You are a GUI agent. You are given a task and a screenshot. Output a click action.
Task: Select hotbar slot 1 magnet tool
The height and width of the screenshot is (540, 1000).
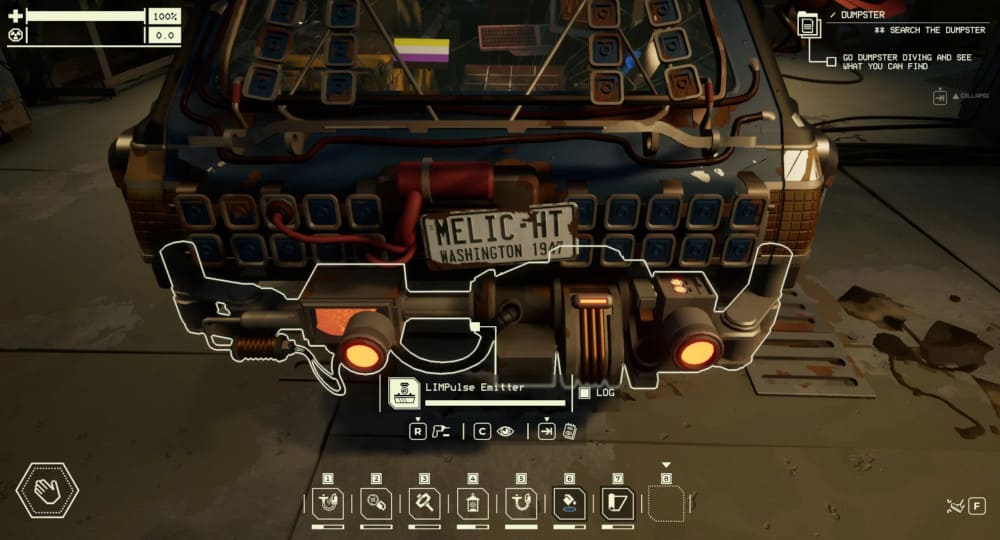328,504
